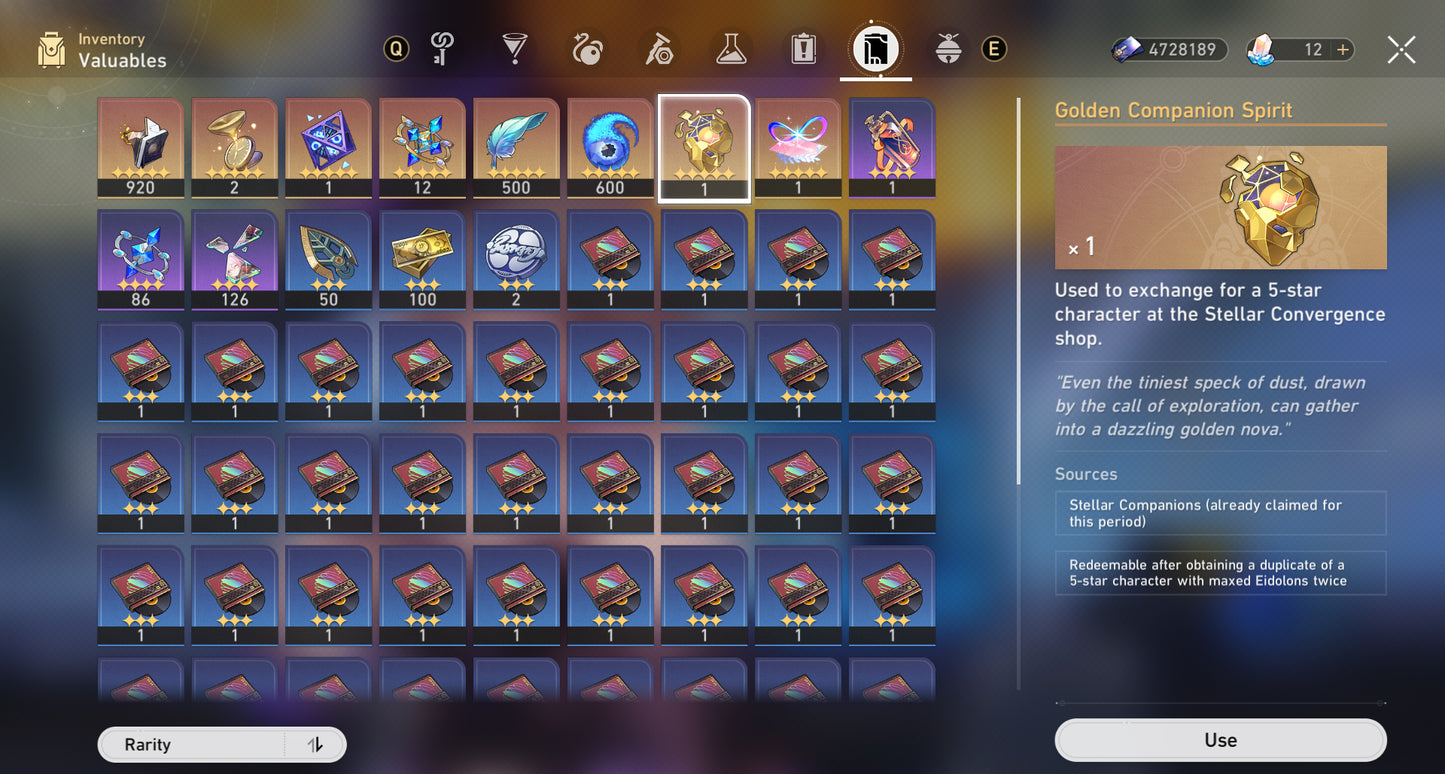
Task: Open the funnel-shaped inventory tab
Action: 514,48
